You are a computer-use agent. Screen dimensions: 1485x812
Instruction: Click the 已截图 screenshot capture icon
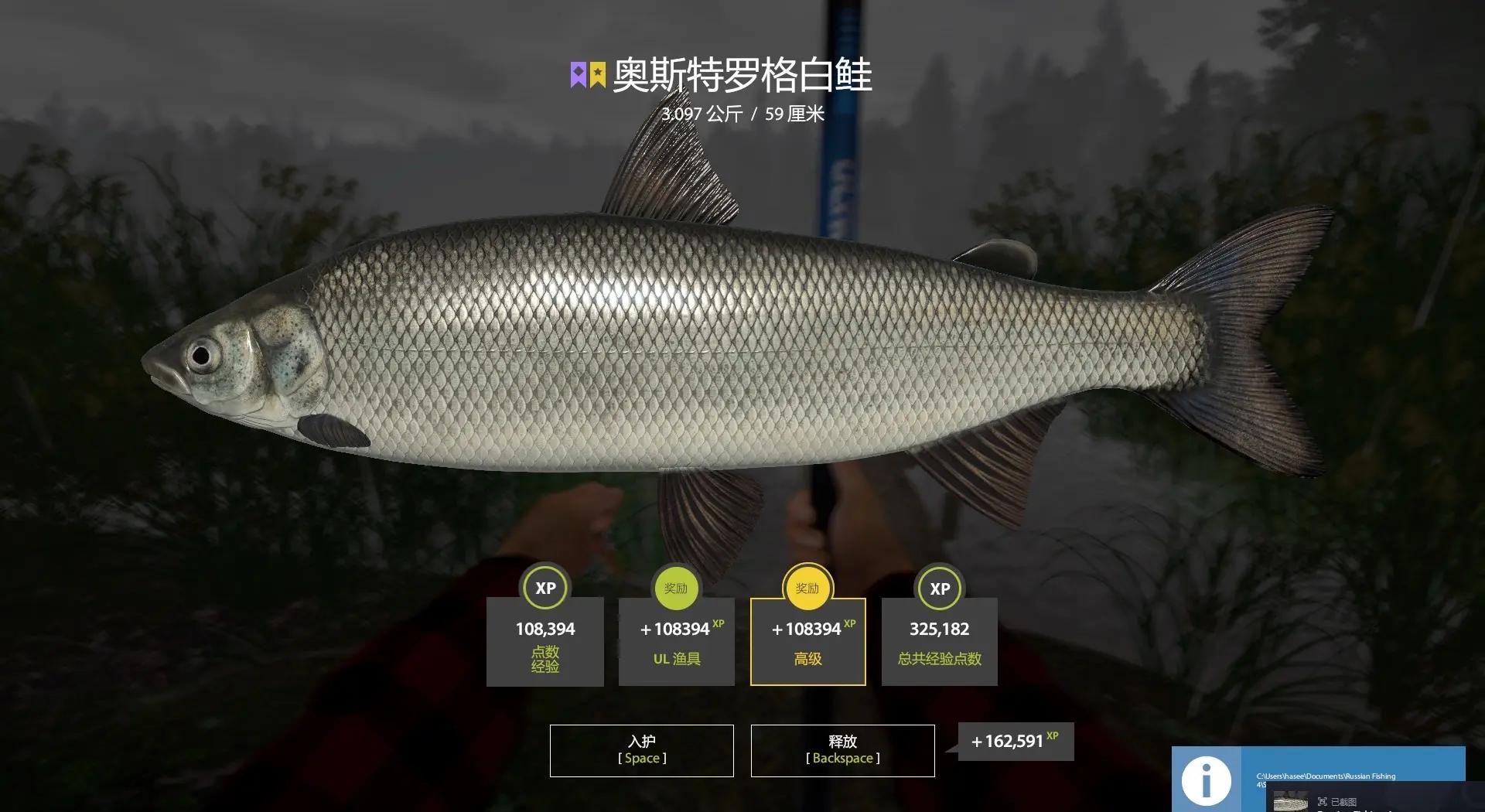(x=1323, y=801)
